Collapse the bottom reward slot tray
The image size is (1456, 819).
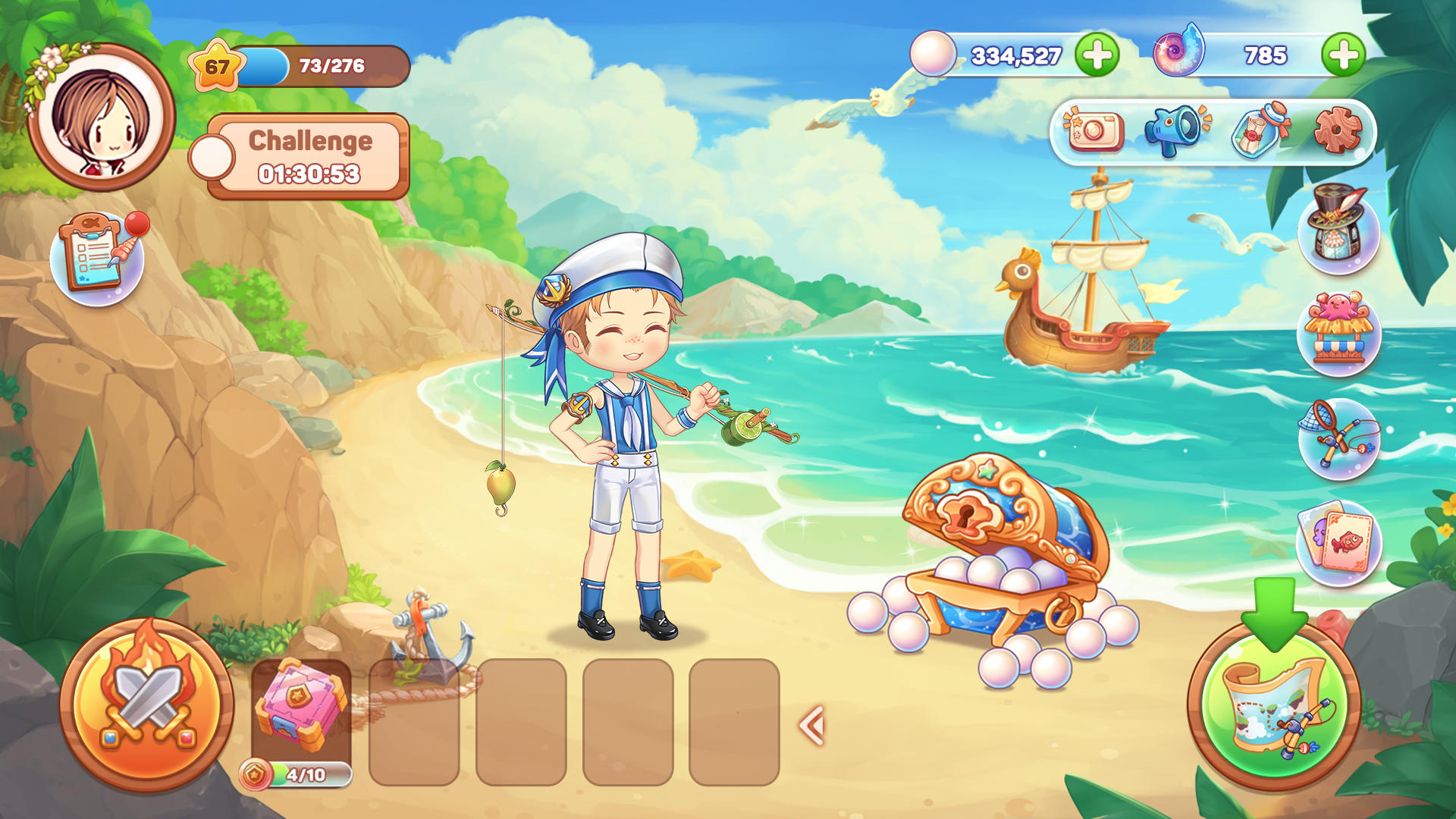coord(810,724)
